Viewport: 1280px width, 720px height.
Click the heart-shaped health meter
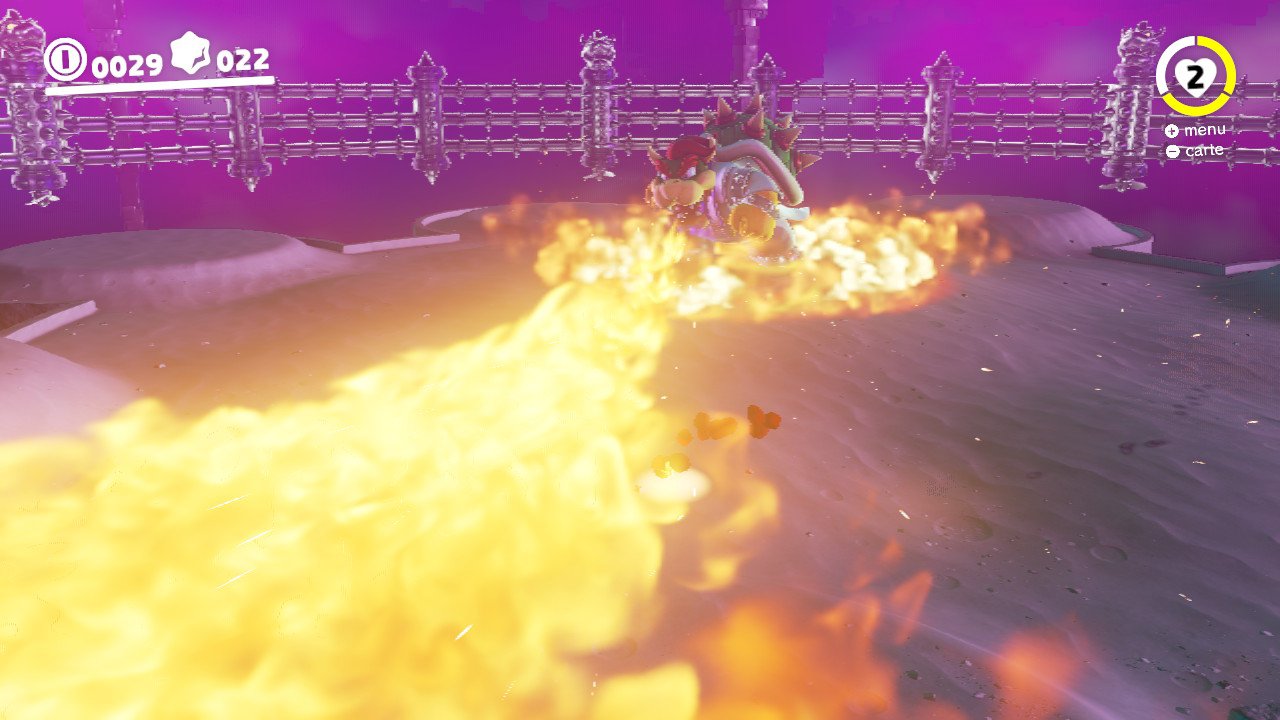pyautogui.click(x=1194, y=76)
